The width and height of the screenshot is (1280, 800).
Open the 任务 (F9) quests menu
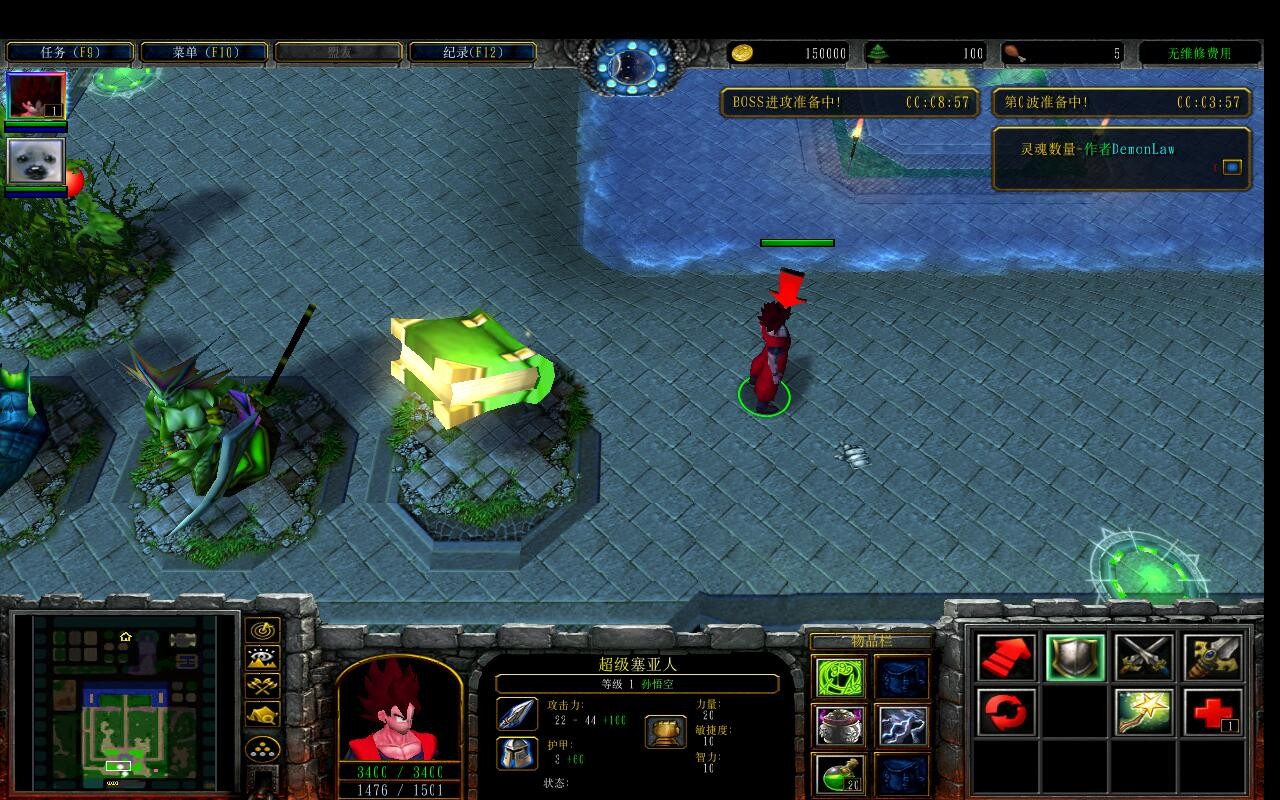(x=70, y=52)
